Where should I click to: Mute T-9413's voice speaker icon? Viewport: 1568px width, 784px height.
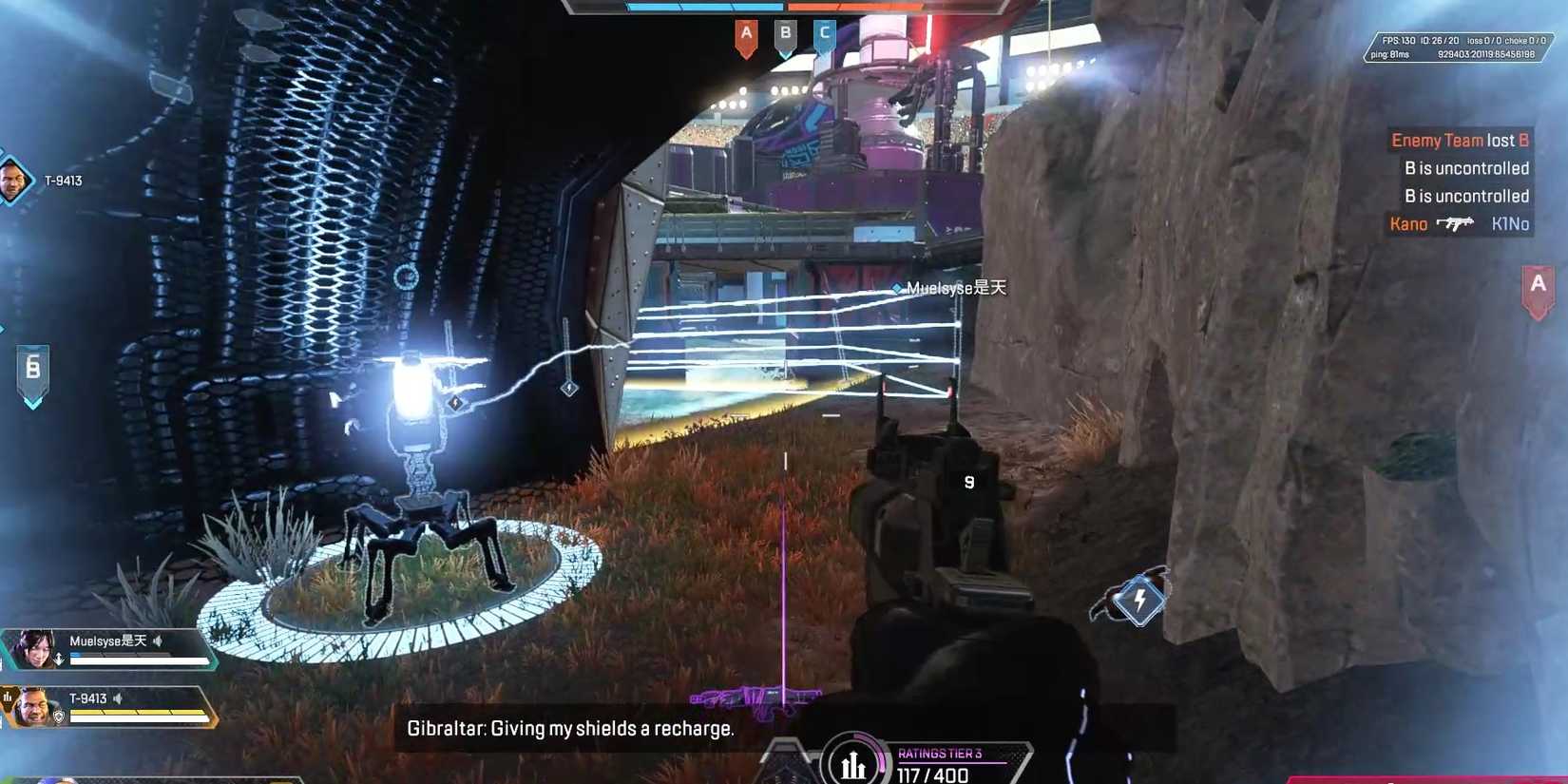pyautogui.click(x=118, y=698)
